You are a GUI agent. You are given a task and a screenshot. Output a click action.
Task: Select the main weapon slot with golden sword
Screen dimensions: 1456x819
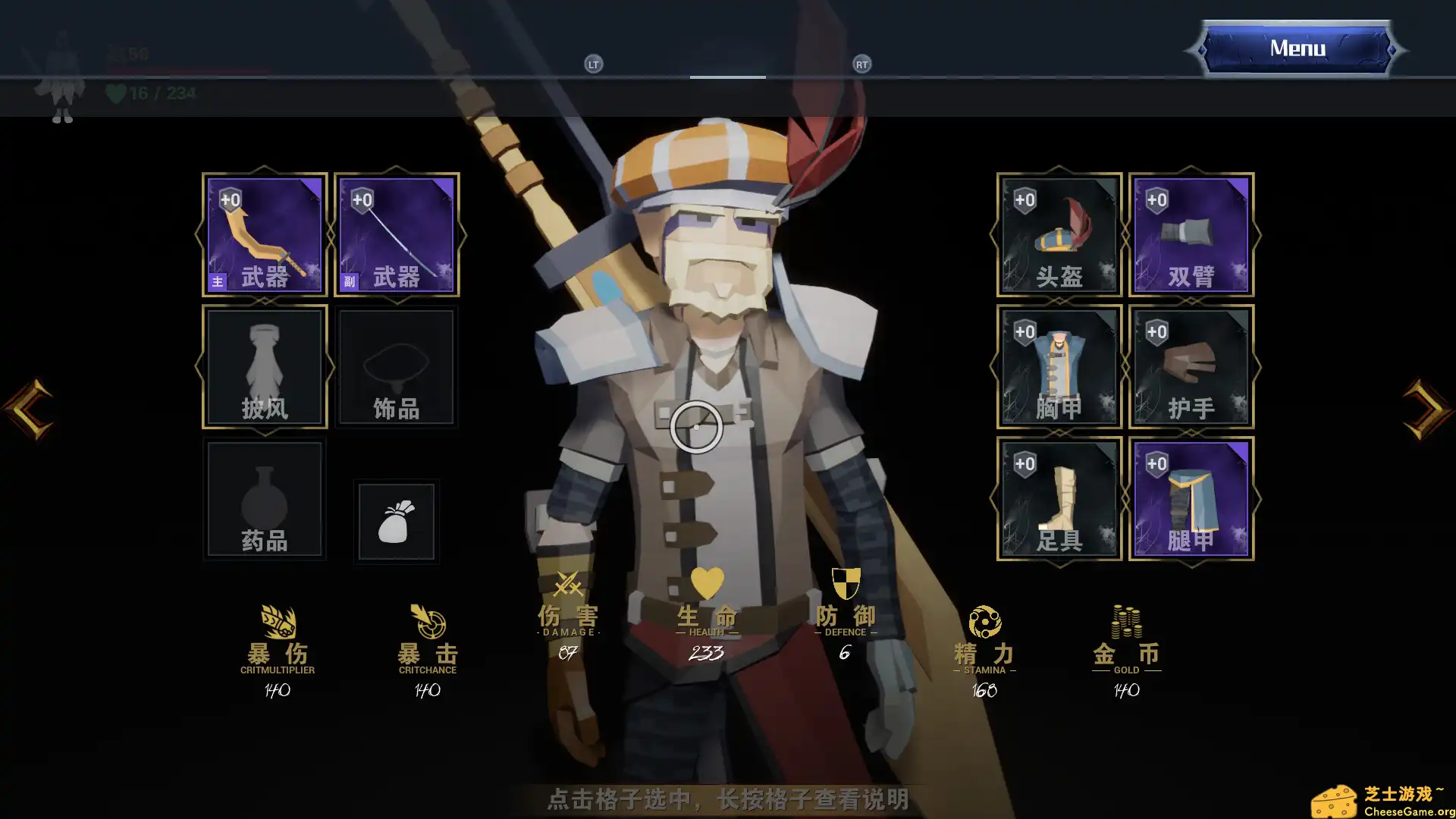coord(263,235)
